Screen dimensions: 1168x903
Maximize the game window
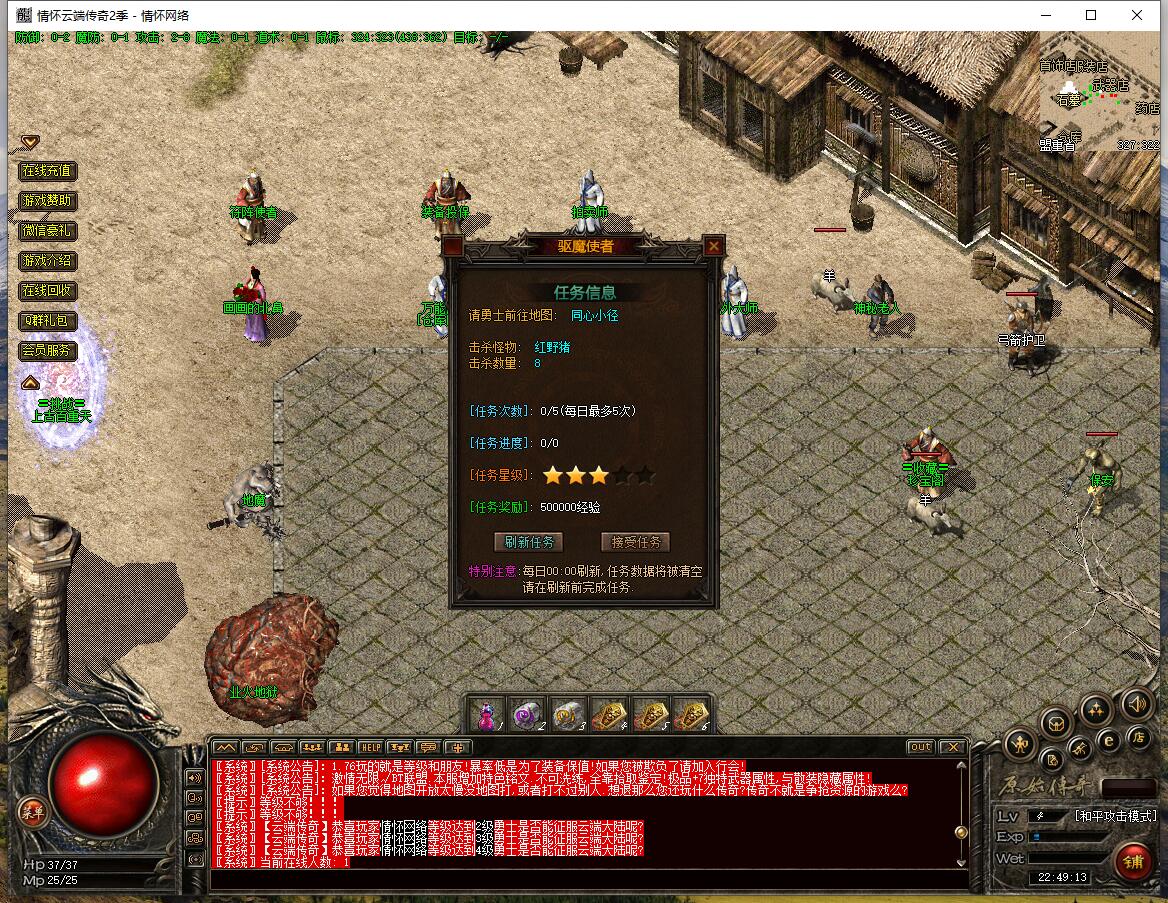click(x=1091, y=15)
